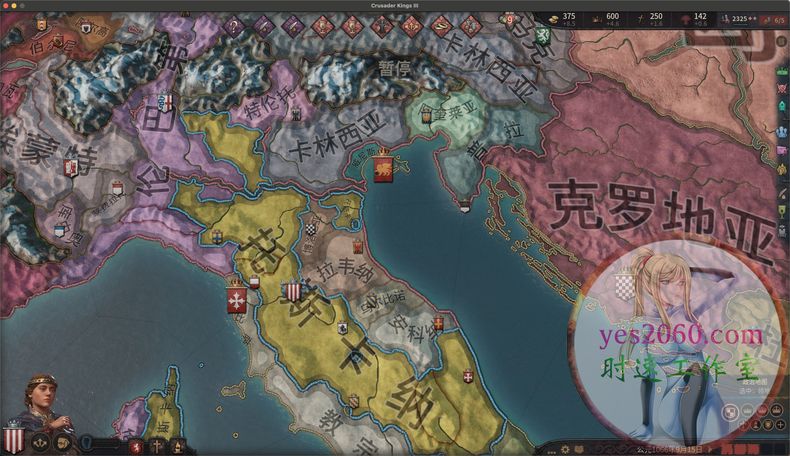The height and width of the screenshot is (456, 790).
Task: Open the alerts badge showing 9
Action: click(x=510, y=19)
